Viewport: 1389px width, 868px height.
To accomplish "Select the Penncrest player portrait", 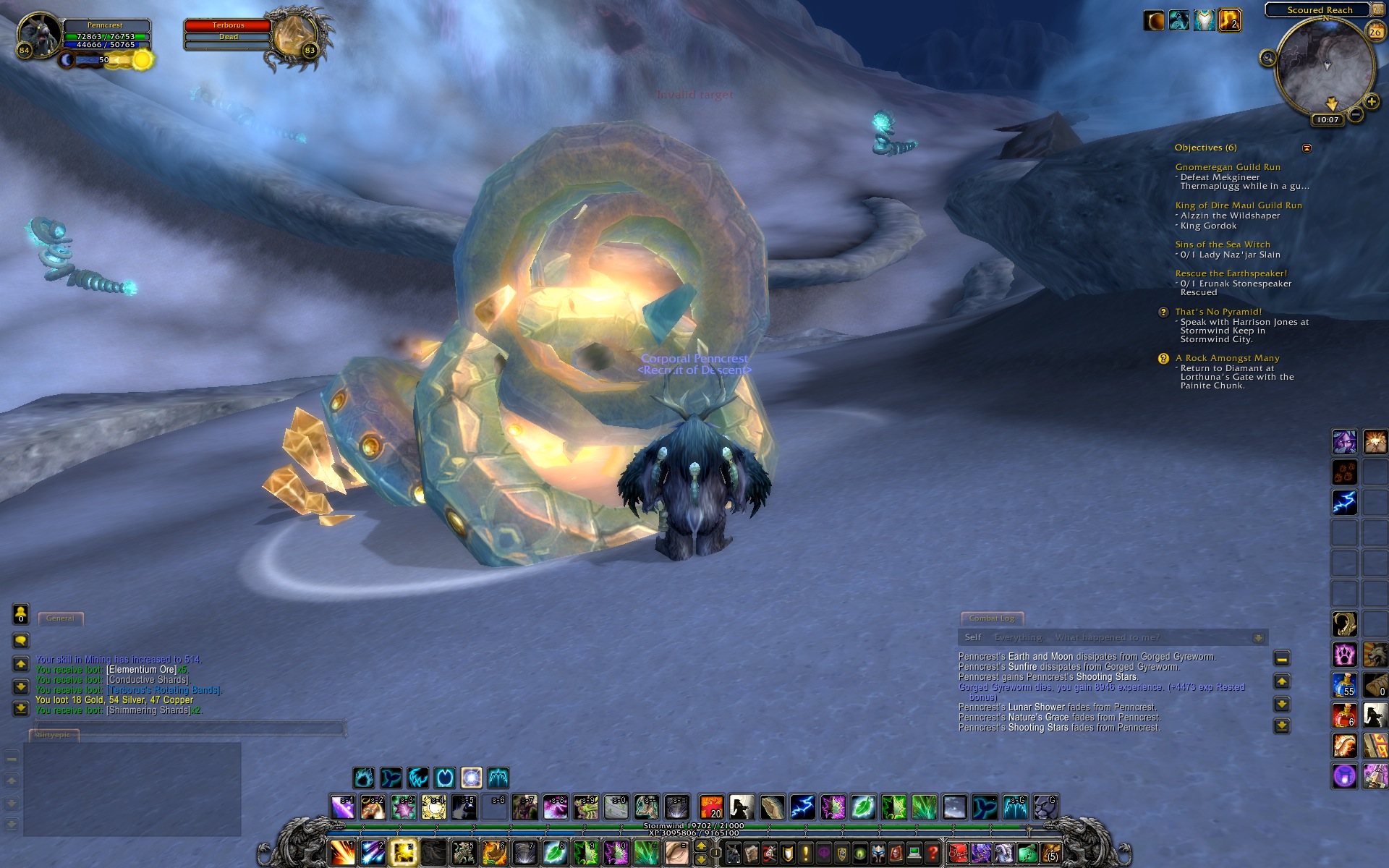I will point(41,34).
